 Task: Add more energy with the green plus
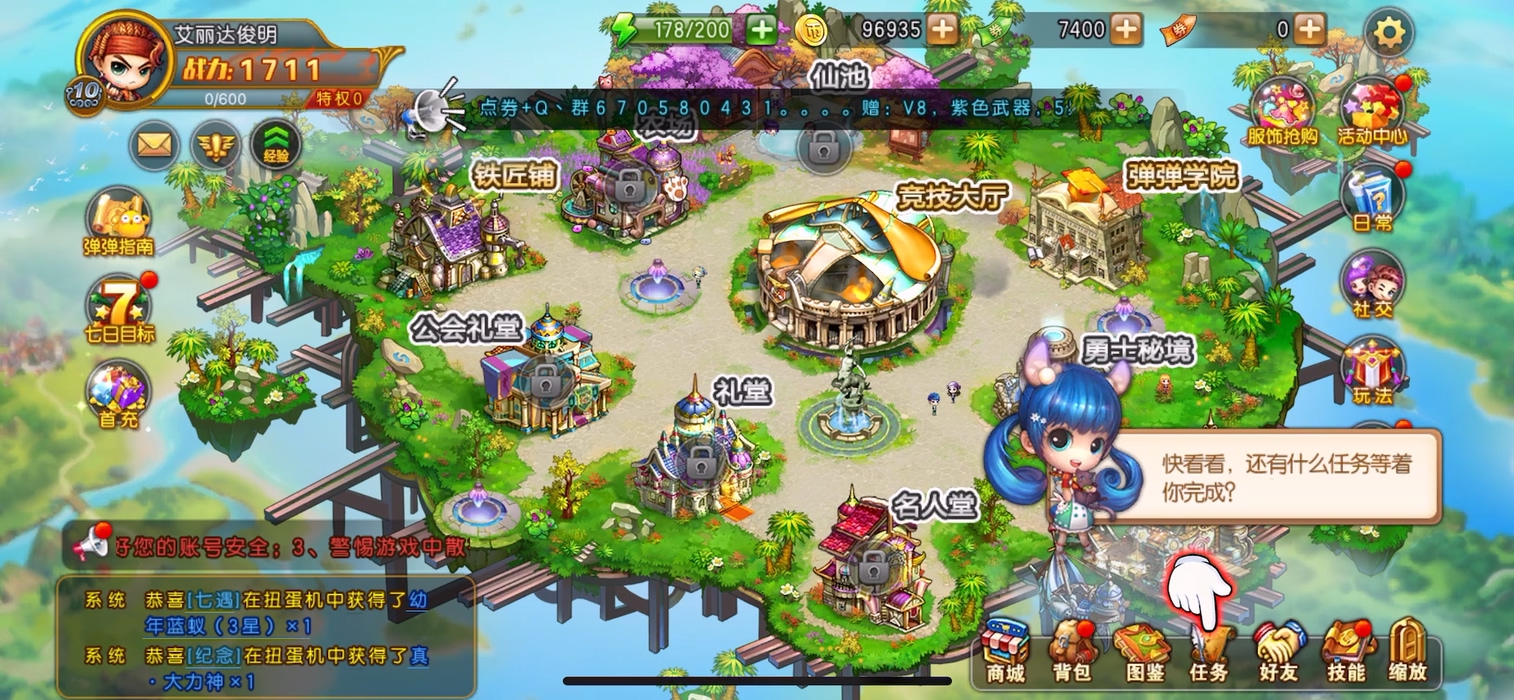coord(762,30)
